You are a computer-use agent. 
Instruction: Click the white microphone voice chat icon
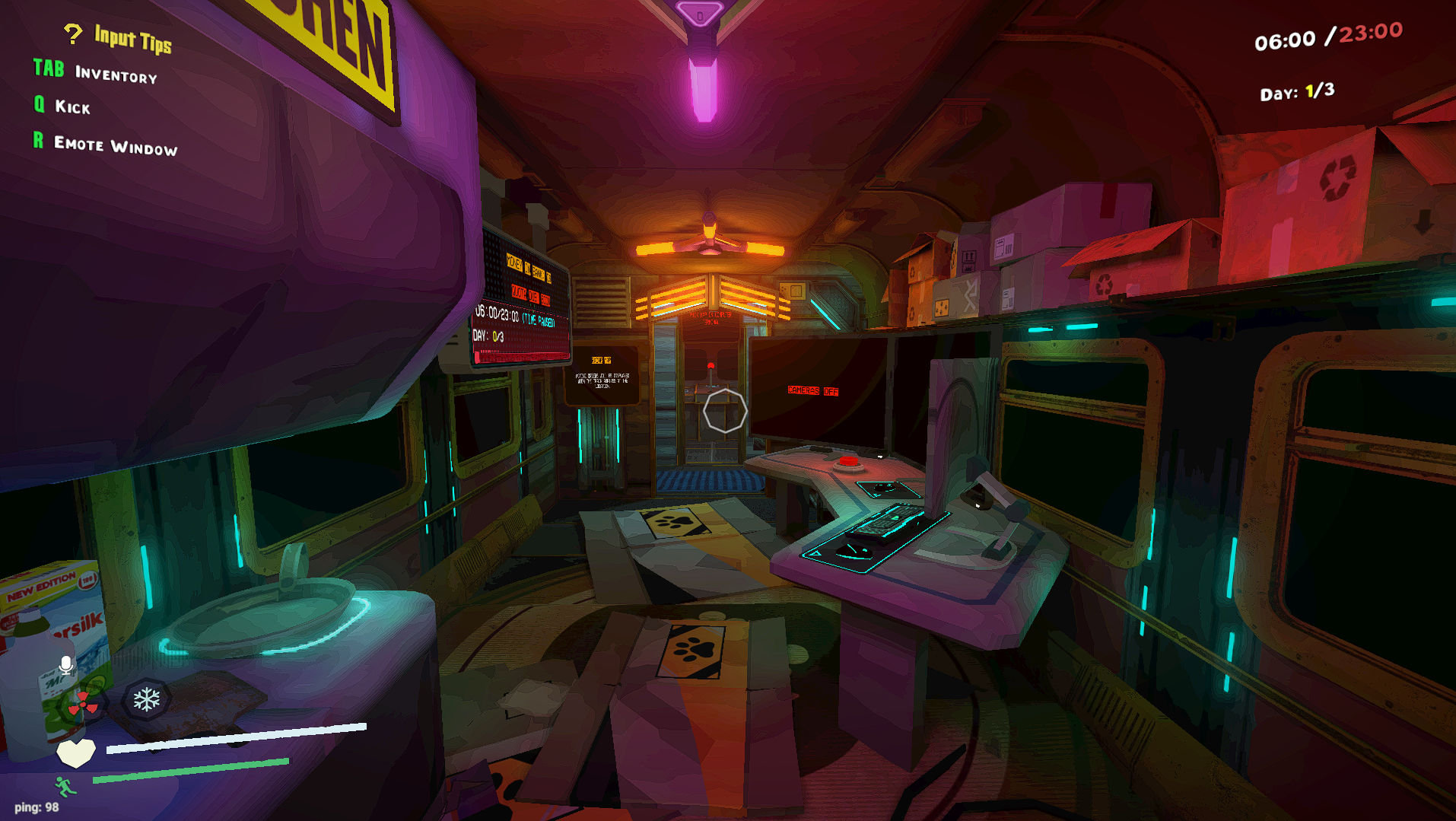(67, 663)
